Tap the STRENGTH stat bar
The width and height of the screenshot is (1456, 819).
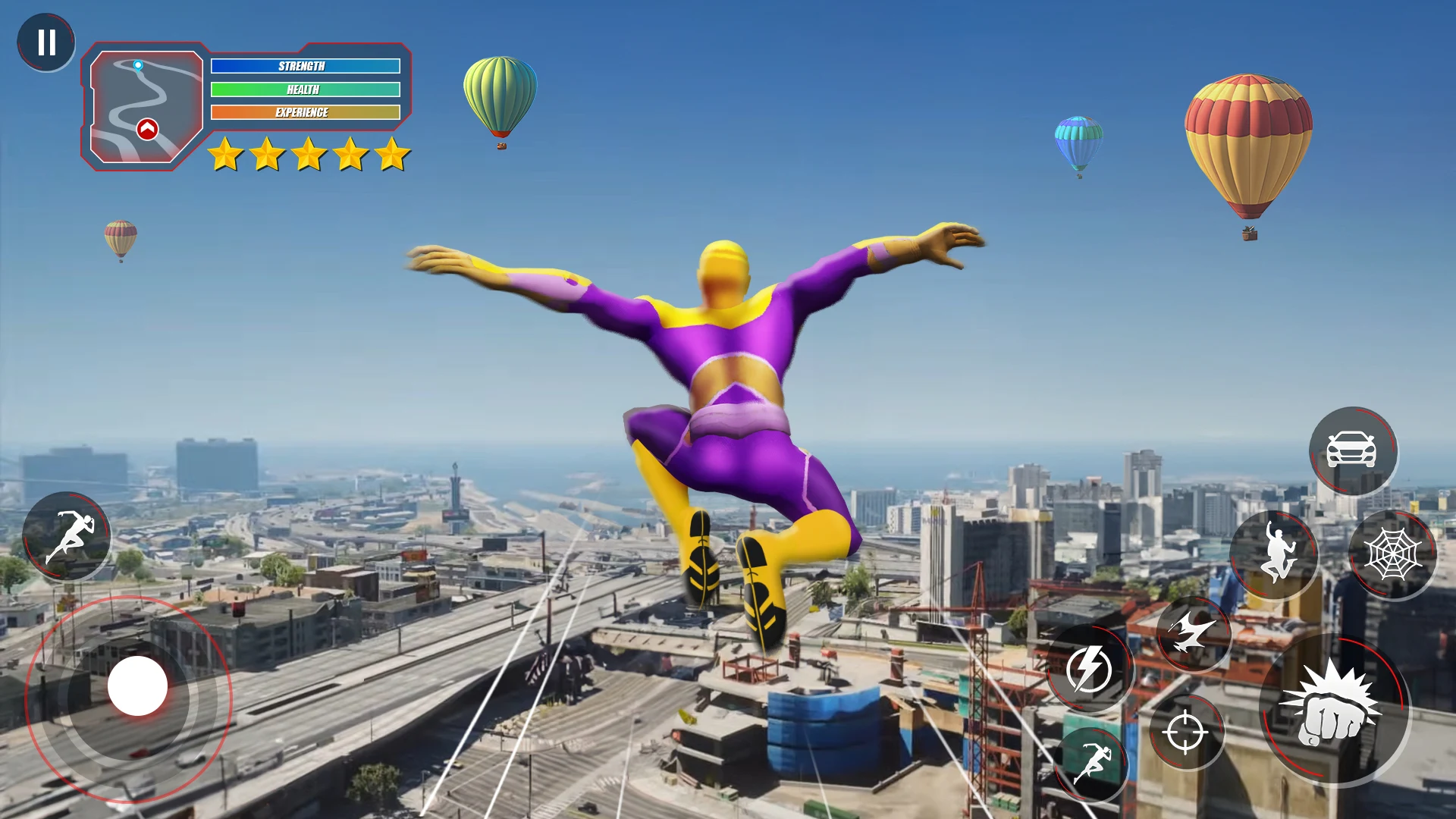[306, 67]
